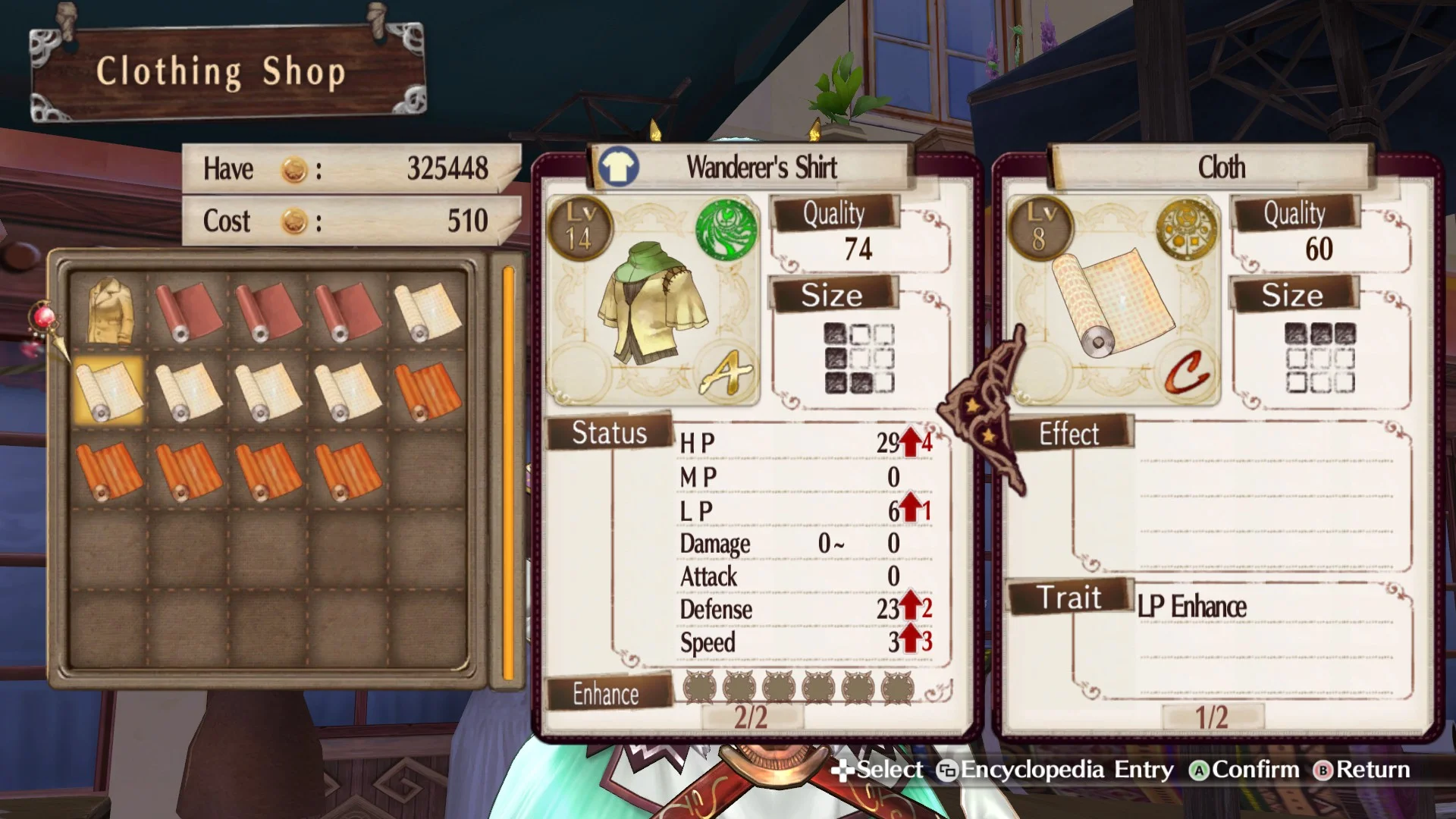The width and height of the screenshot is (1456, 819).
Task: Expand the Enhance section of Wanderer's Shirt
Action: (605, 694)
